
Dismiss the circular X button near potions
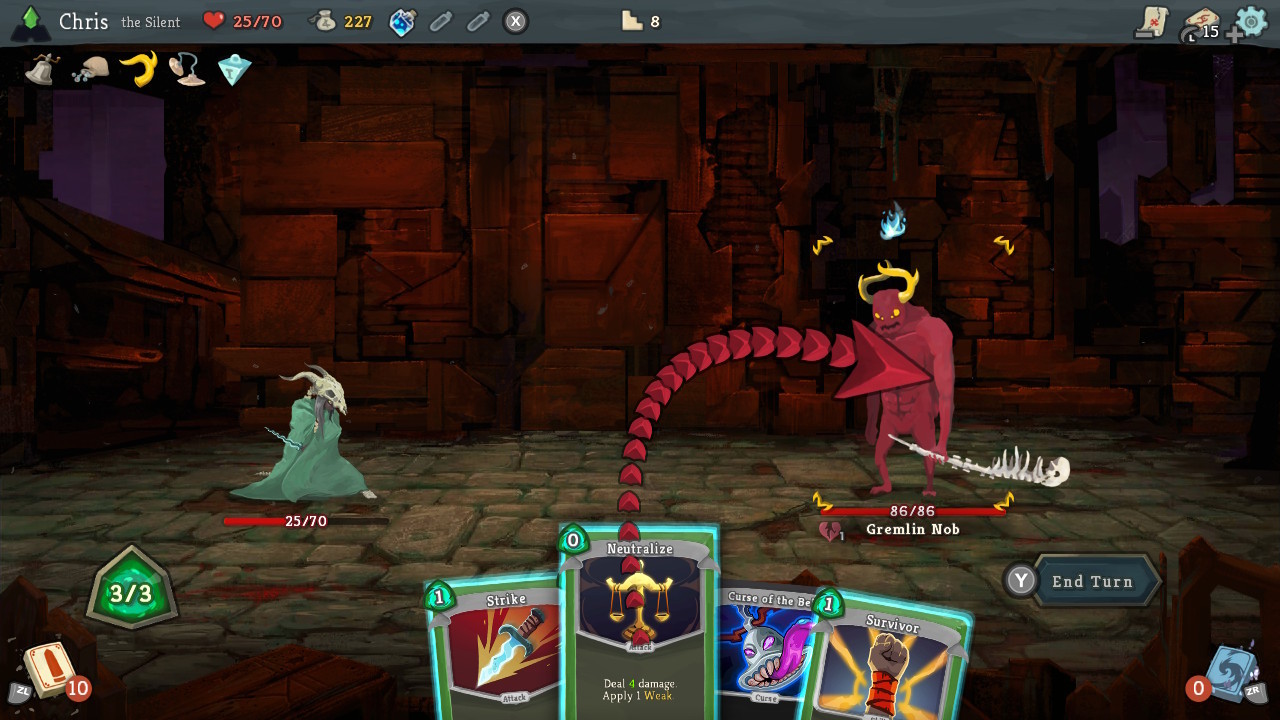click(516, 23)
